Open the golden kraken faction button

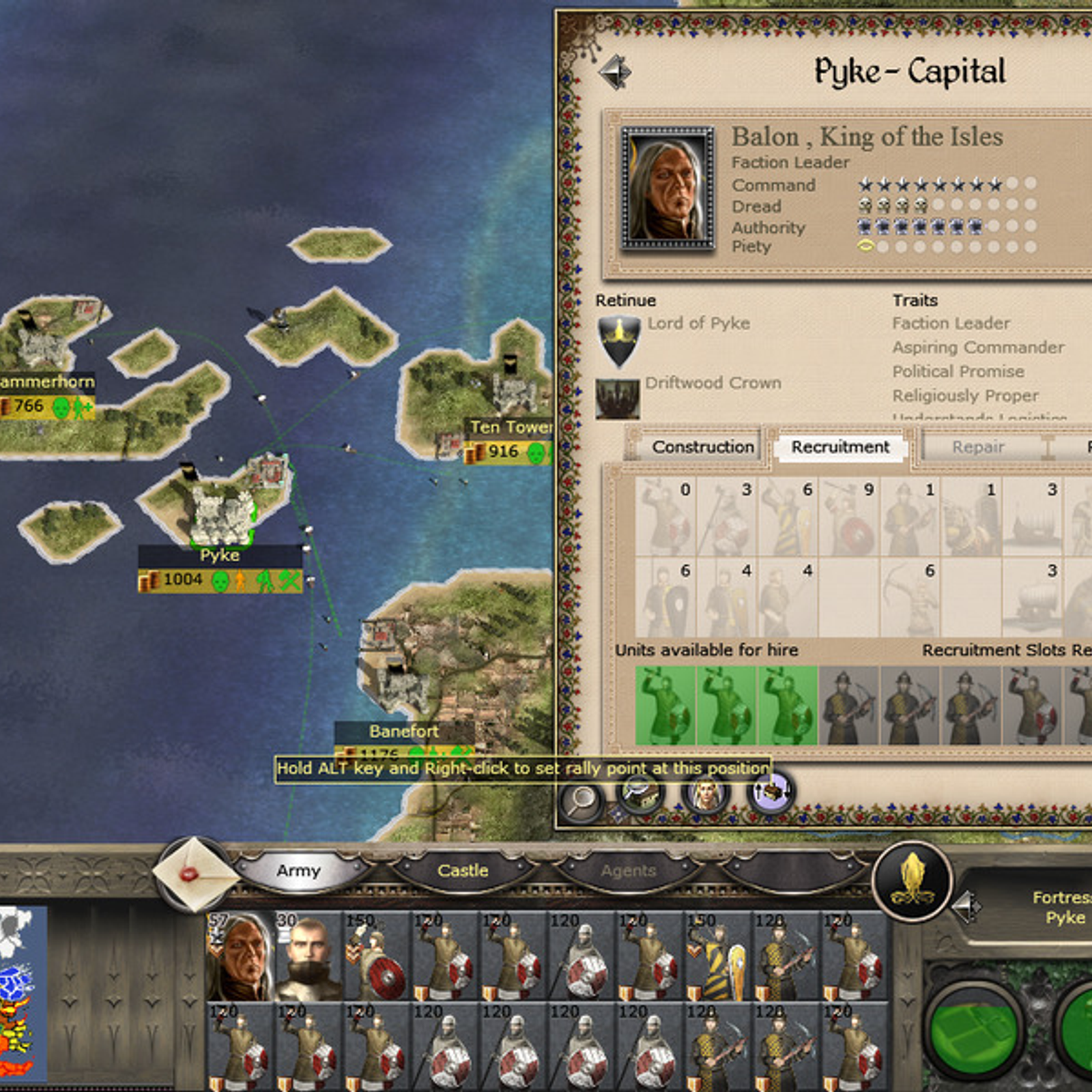pyautogui.click(x=912, y=881)
